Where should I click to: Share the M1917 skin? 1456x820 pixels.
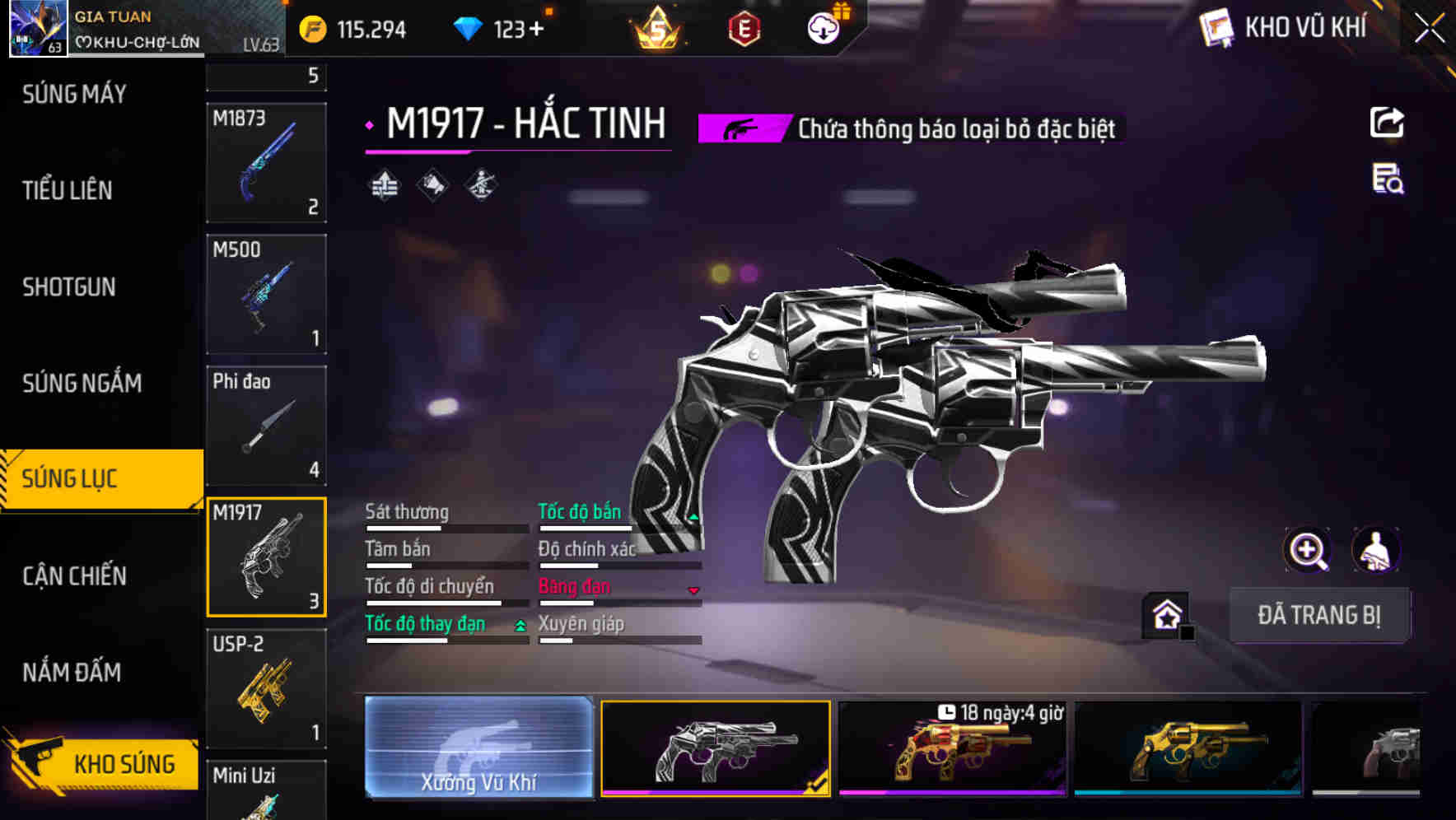coord(1387,123)
